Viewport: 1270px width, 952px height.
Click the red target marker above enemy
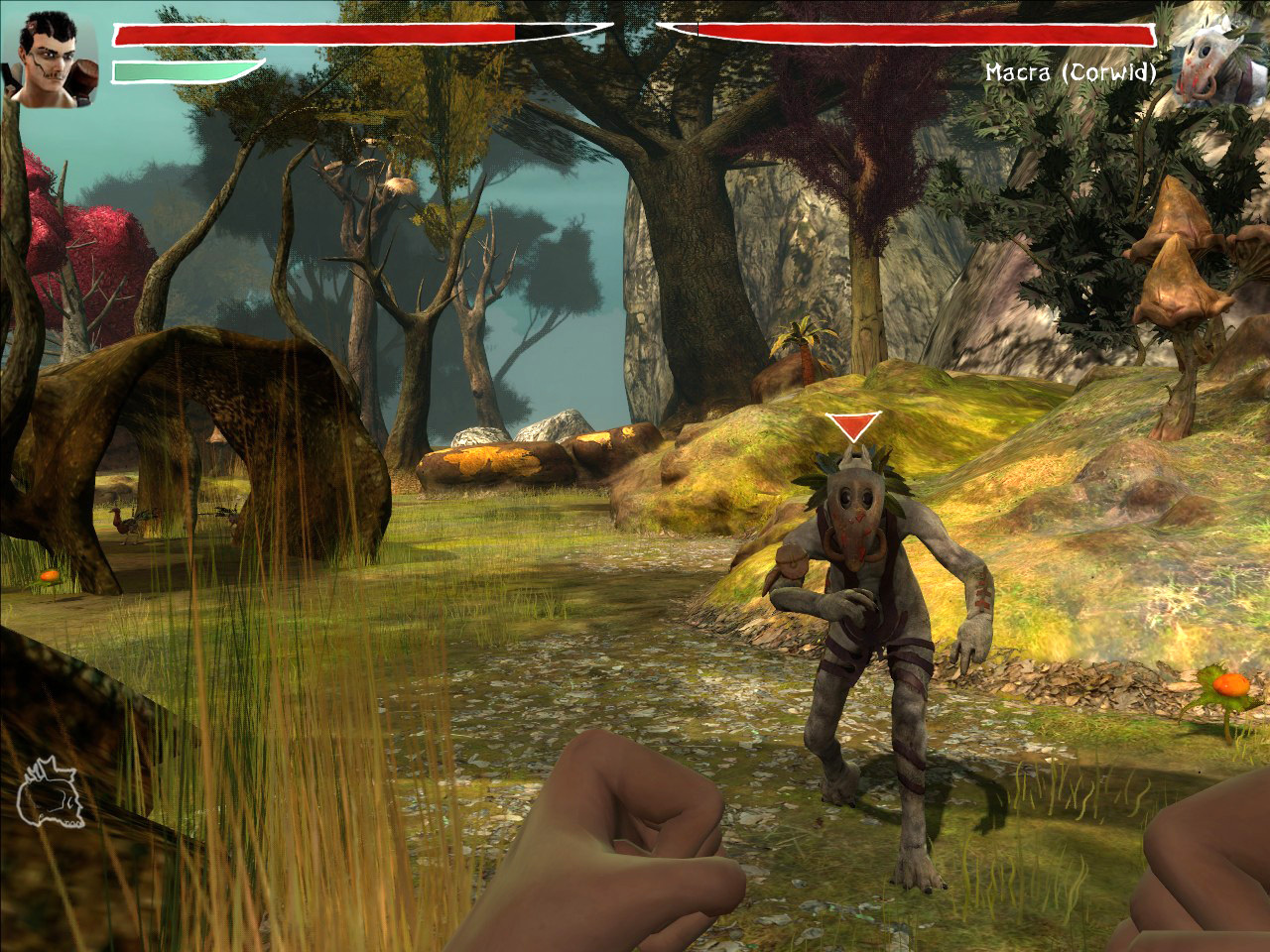(853, 427)
